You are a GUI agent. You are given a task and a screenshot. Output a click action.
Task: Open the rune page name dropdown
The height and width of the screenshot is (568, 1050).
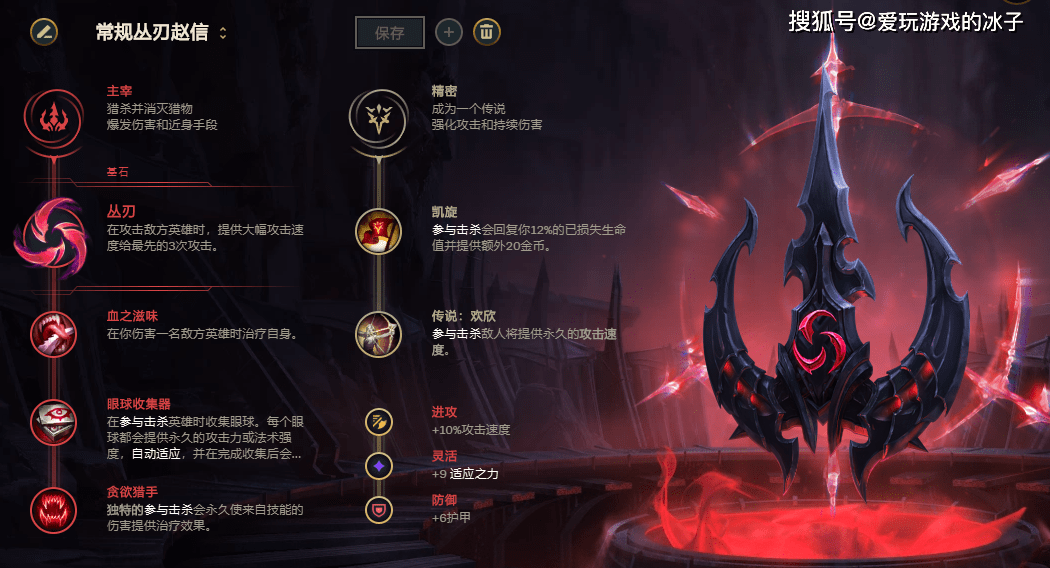point(222,32)
